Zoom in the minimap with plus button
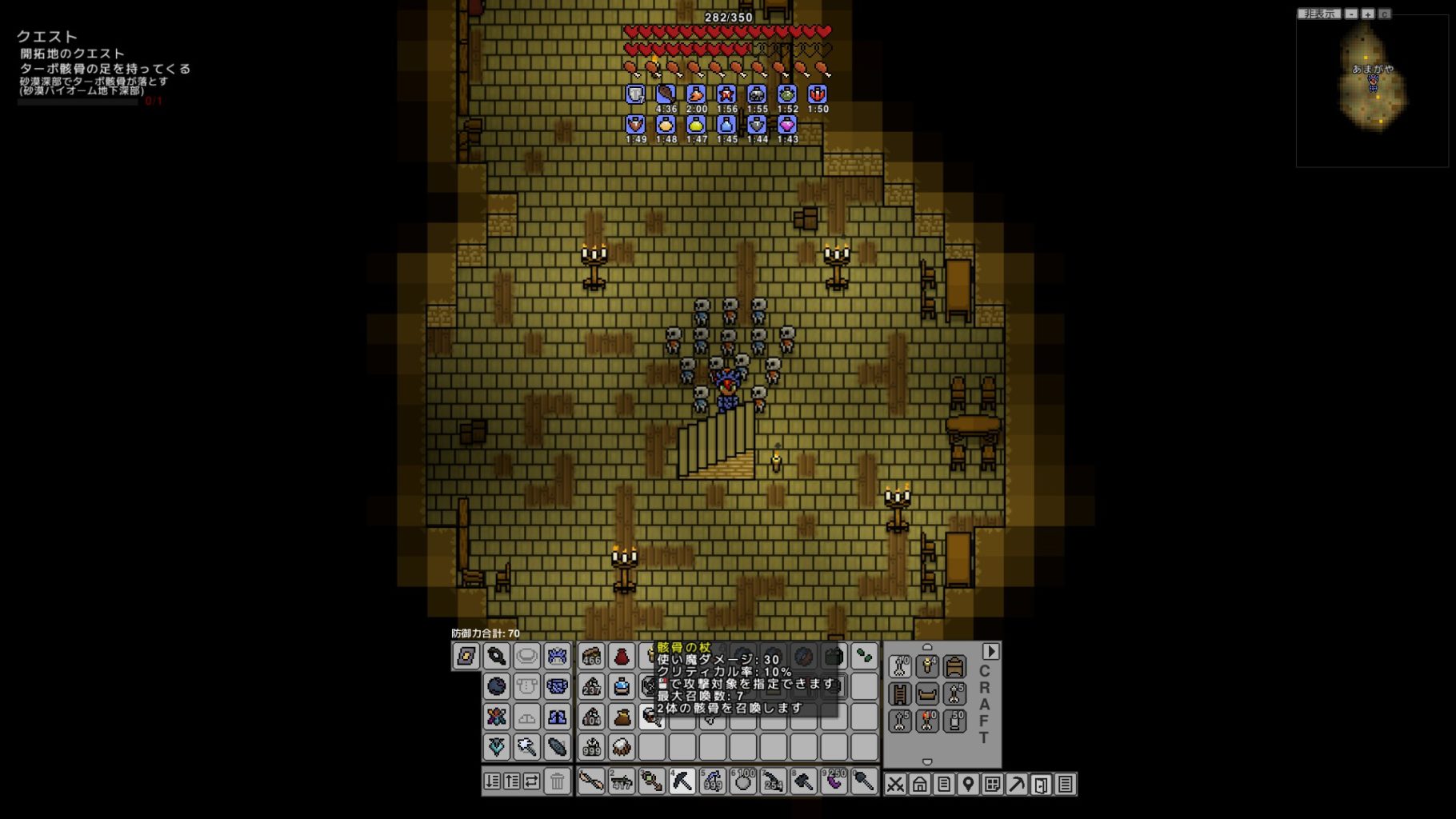Screen dimensions: 1456x819 point(1368,14)
